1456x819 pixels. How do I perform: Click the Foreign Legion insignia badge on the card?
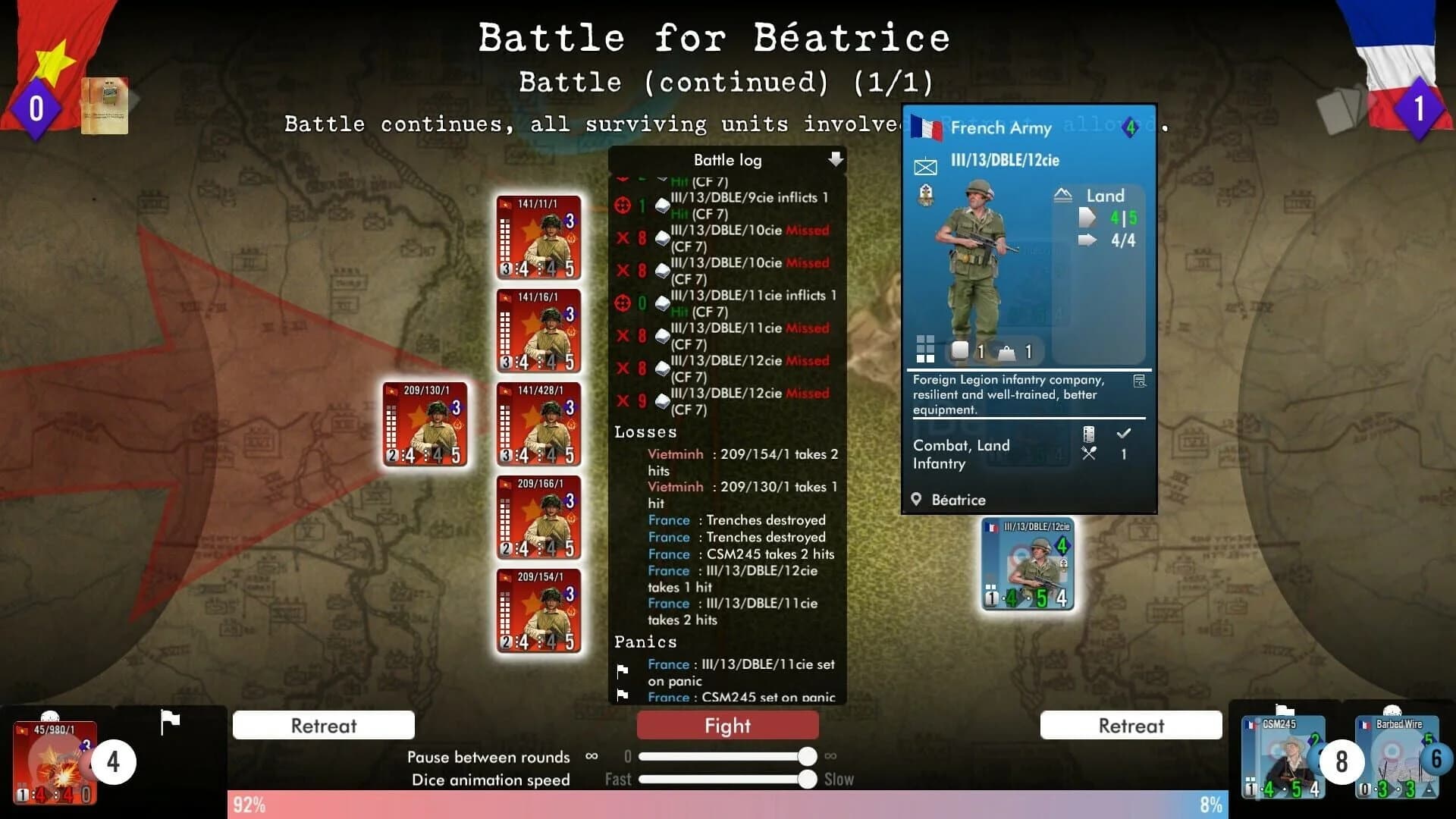(x=926, y=195)
